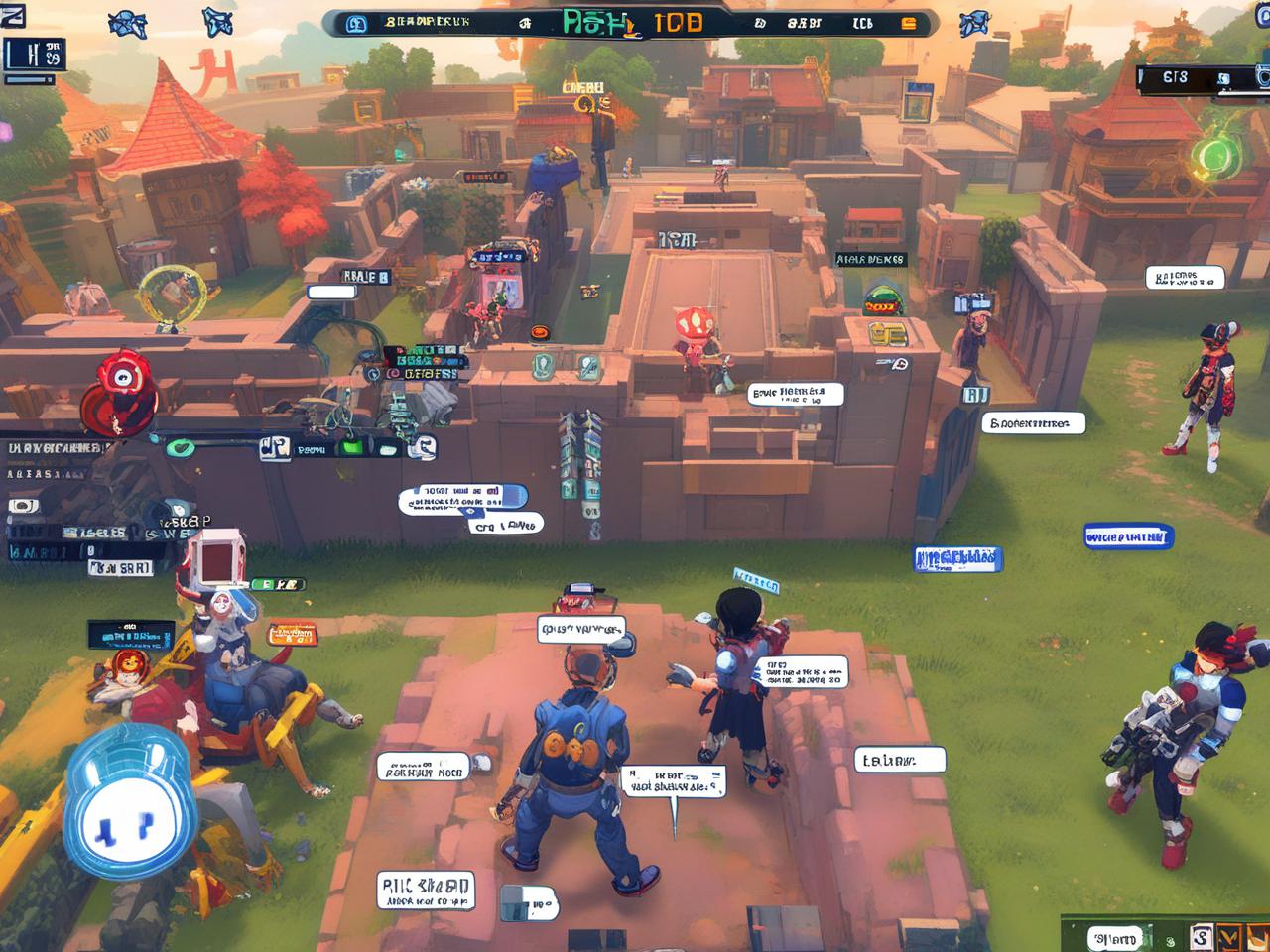Click the teal square icon on the top bar
Viewport: 1270px width, 952px height.
click(x=354, y=23)
